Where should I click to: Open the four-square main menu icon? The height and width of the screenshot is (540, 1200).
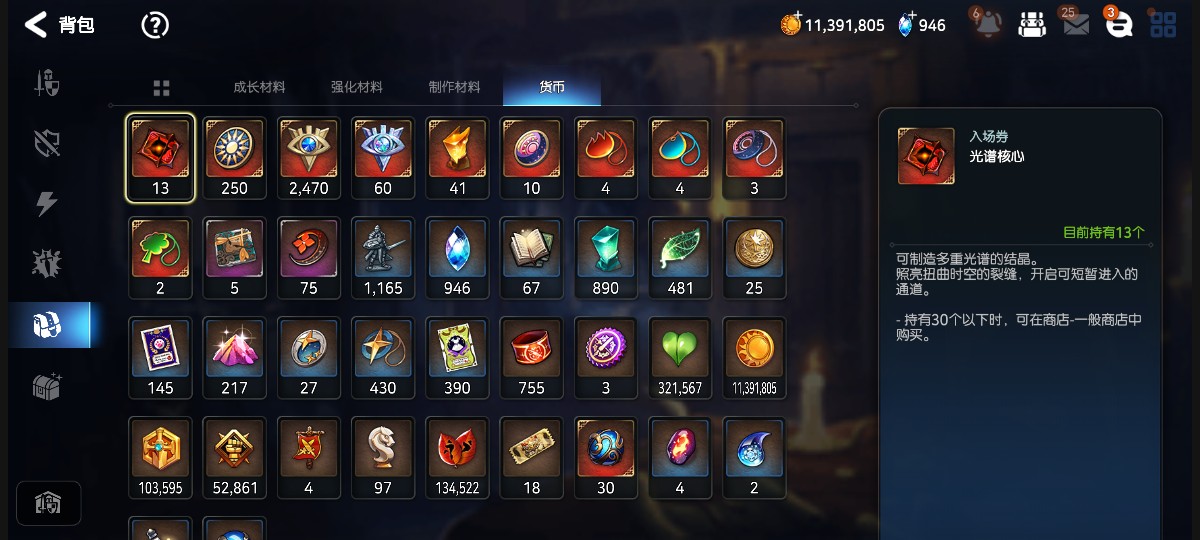(x=1163, y=25)
